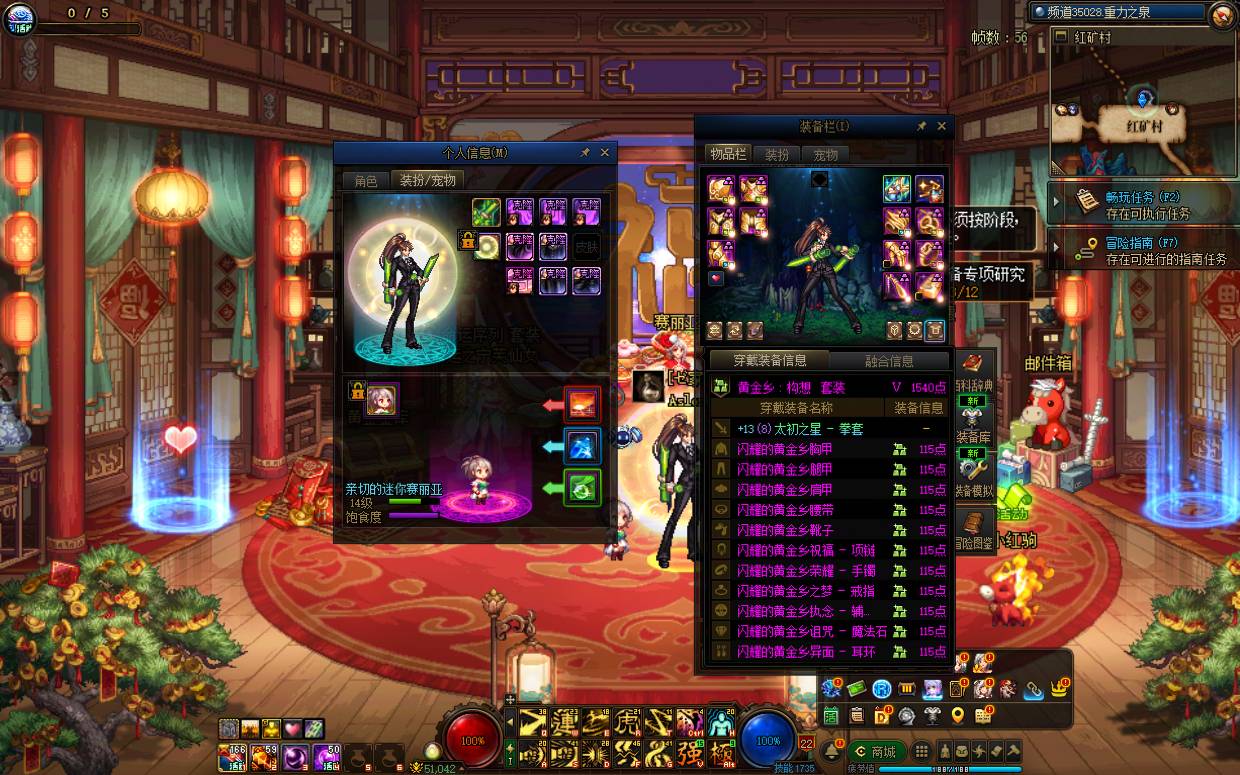Open the channel selector 频道35028 bar
Image resolution: width=1240 pixels, height=775 pixels.
click(x=1118, y=13)
